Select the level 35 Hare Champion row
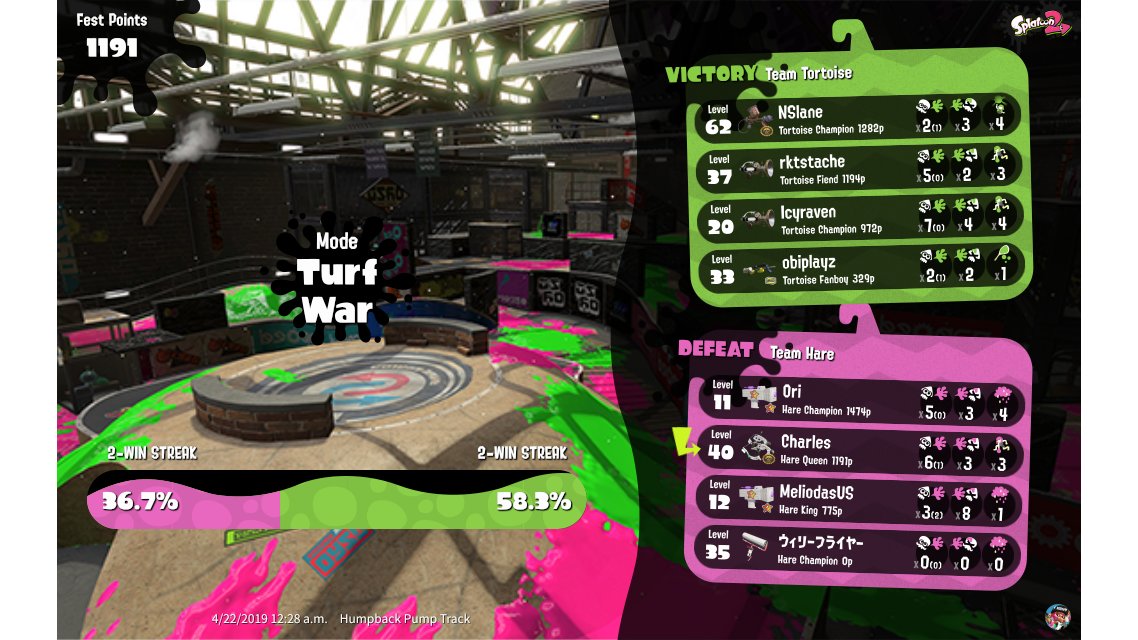Viewport: 1138px width, 640px height. [x=860, y=548]
